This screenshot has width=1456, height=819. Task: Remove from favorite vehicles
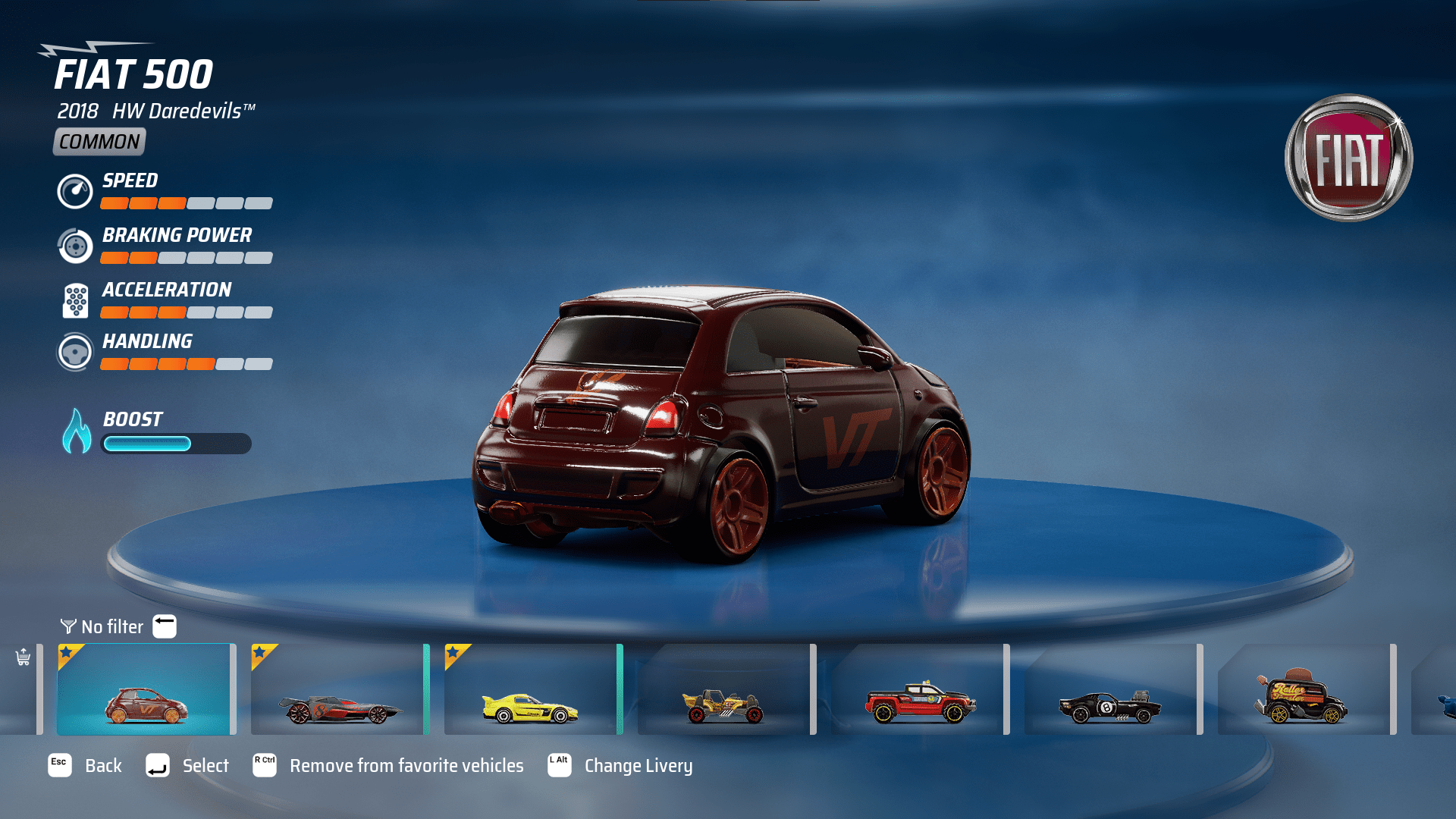[388, 766]
